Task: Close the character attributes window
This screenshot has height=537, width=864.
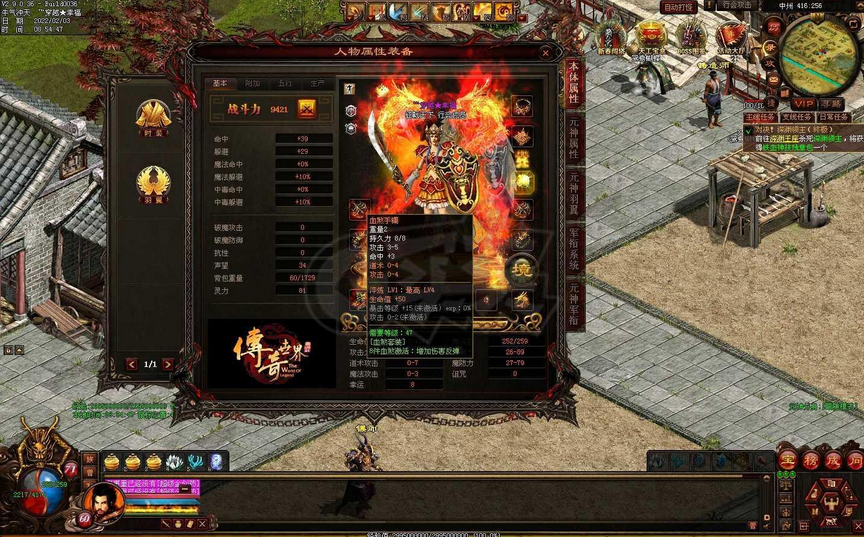Action: (545, 52)
